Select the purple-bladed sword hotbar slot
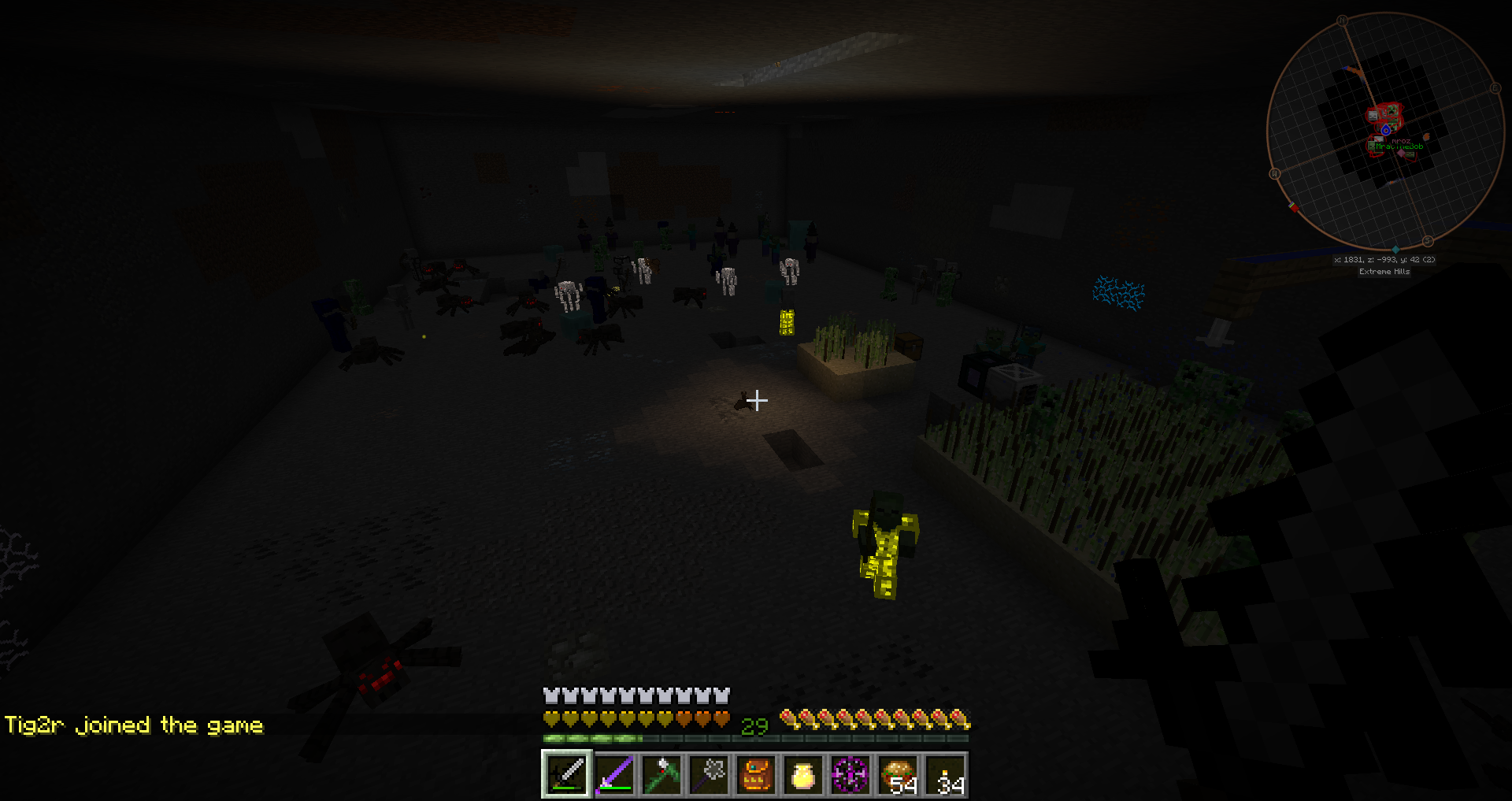This screenshot has height=801, width=1512. click(x=614, y=774)
